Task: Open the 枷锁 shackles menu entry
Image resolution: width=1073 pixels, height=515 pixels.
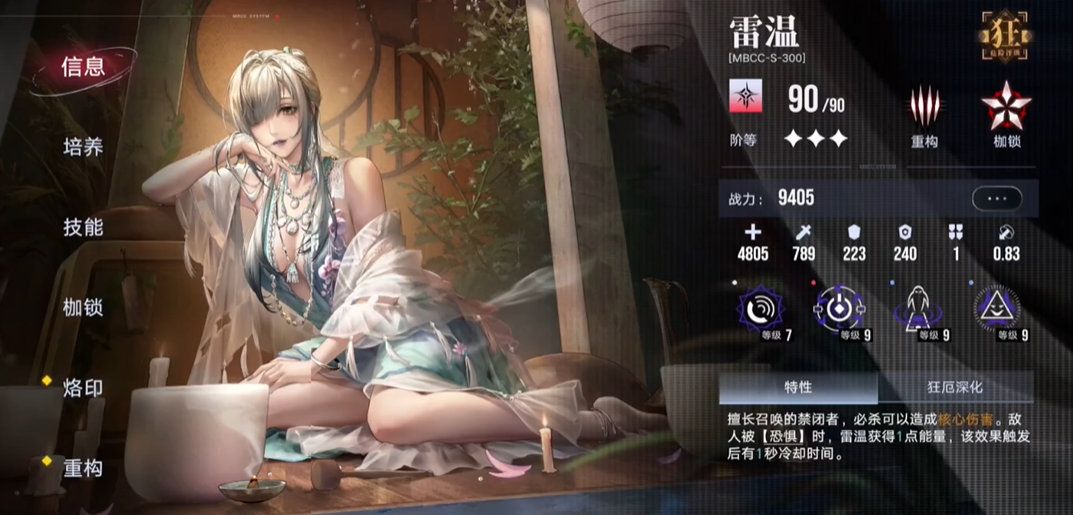Action: point(83,307)
